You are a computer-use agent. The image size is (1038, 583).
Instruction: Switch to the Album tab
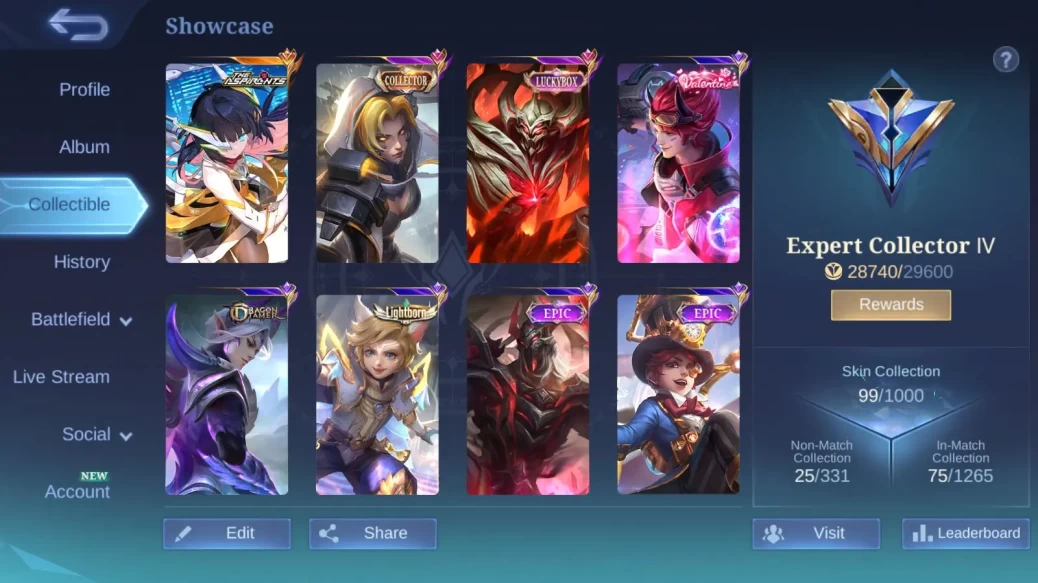pos(84,147)
